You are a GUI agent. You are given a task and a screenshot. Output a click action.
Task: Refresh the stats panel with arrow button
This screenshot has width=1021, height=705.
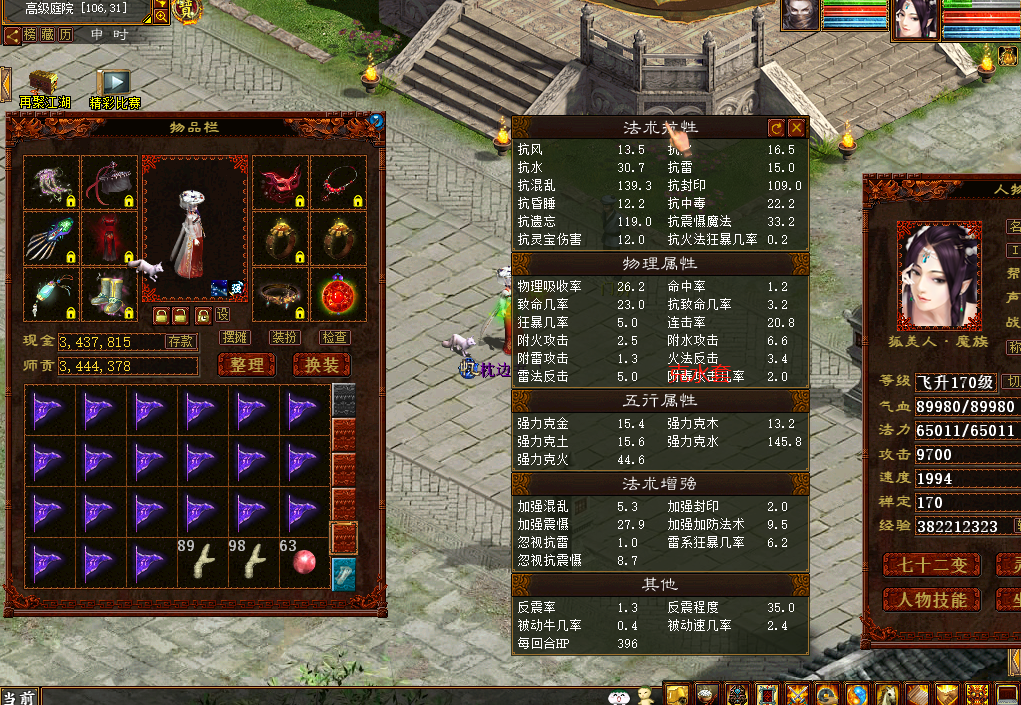pyautogui.click(x=776, y=128)
